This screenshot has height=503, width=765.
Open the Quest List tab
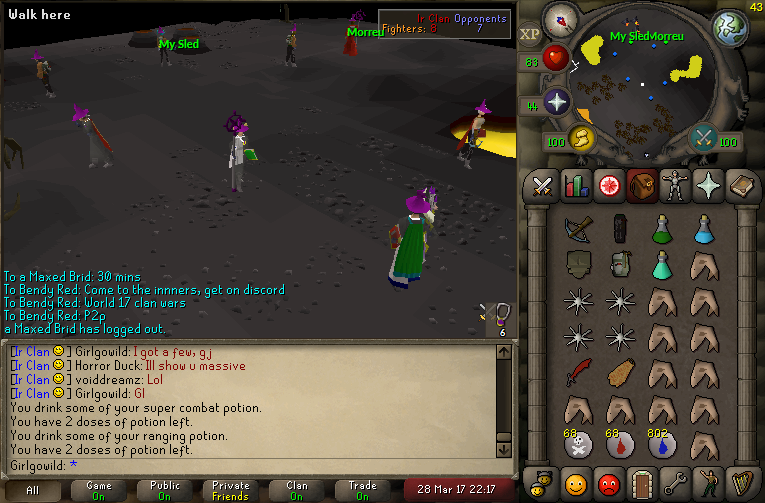coord(607,186)
